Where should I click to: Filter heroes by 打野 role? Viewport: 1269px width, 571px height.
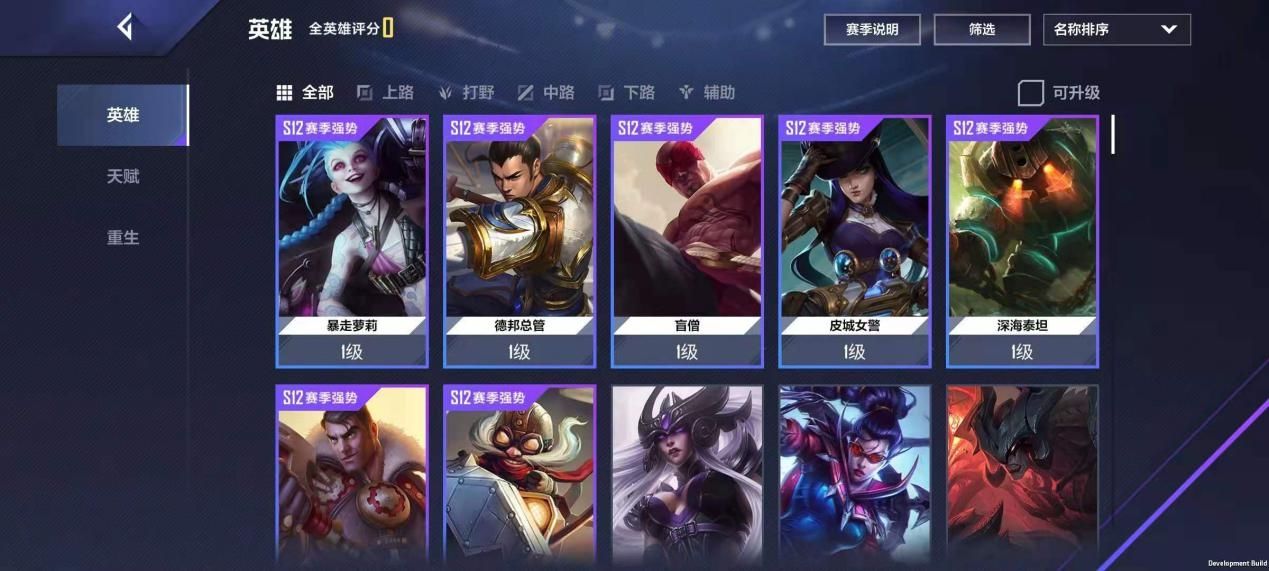click(467, 93)
